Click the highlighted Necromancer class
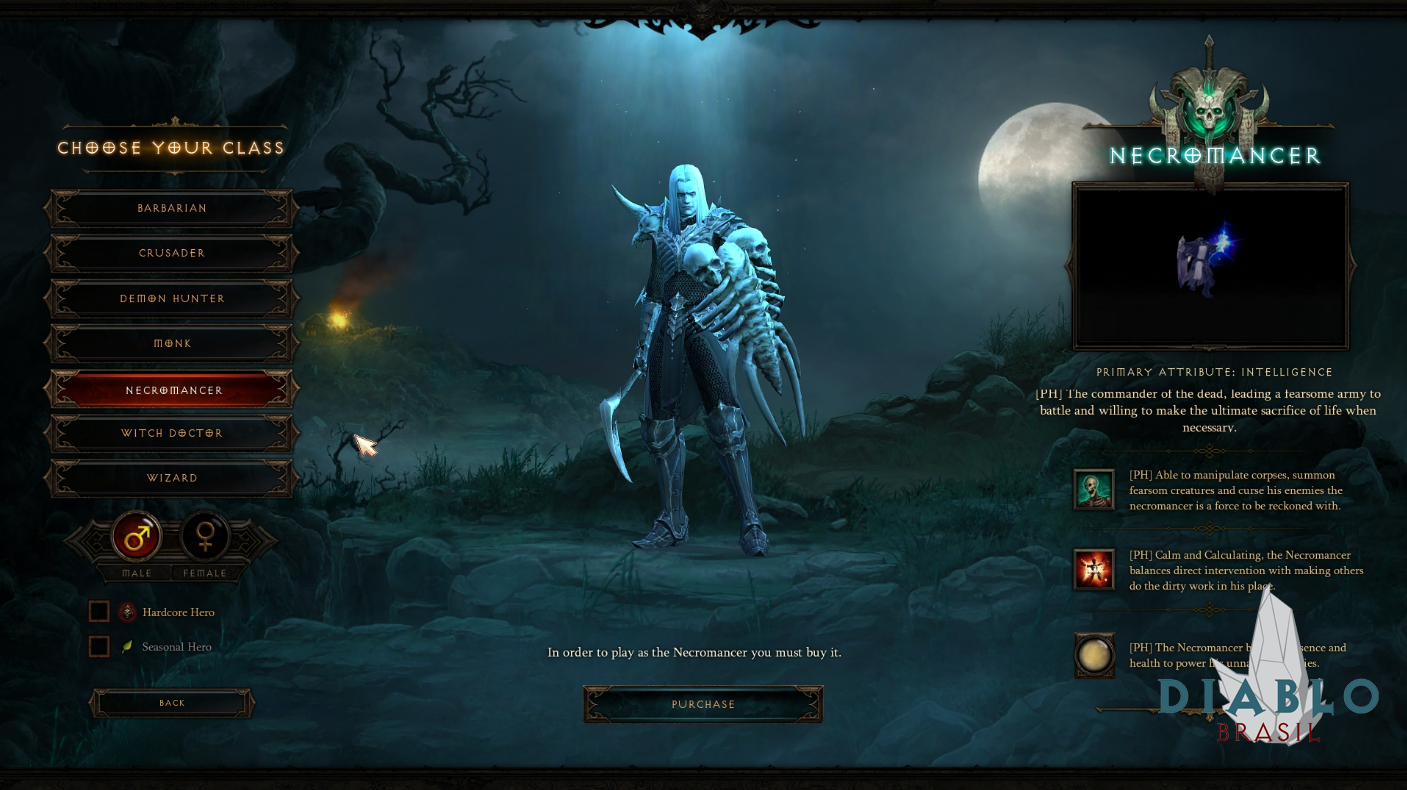Image resolution: width=1407 pixels, height=790 pixels. (172, 390)
